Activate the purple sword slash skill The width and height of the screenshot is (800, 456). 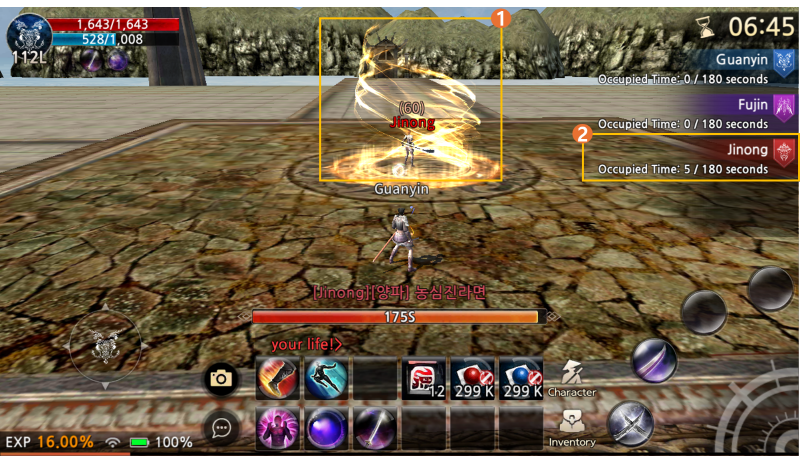(375, 428)
